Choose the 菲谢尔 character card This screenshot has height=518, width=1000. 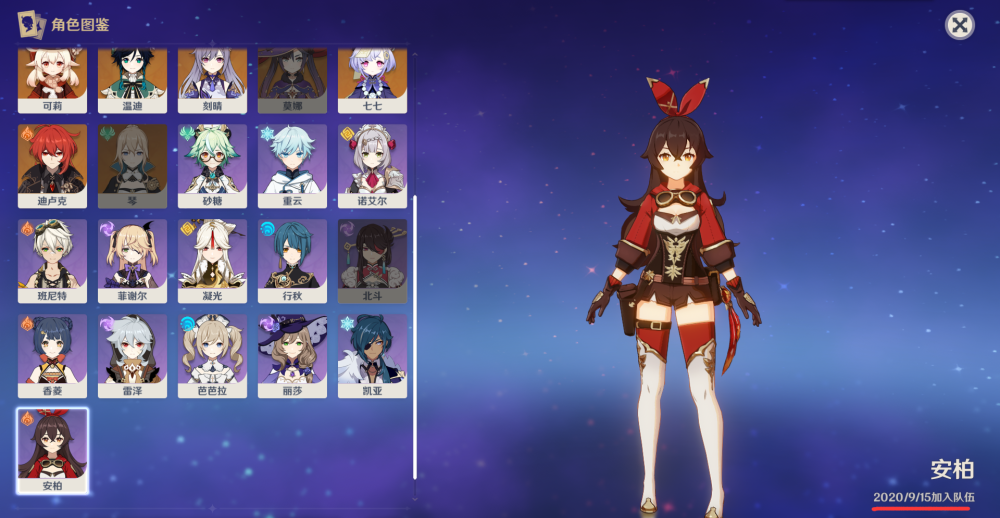(132, 260)
